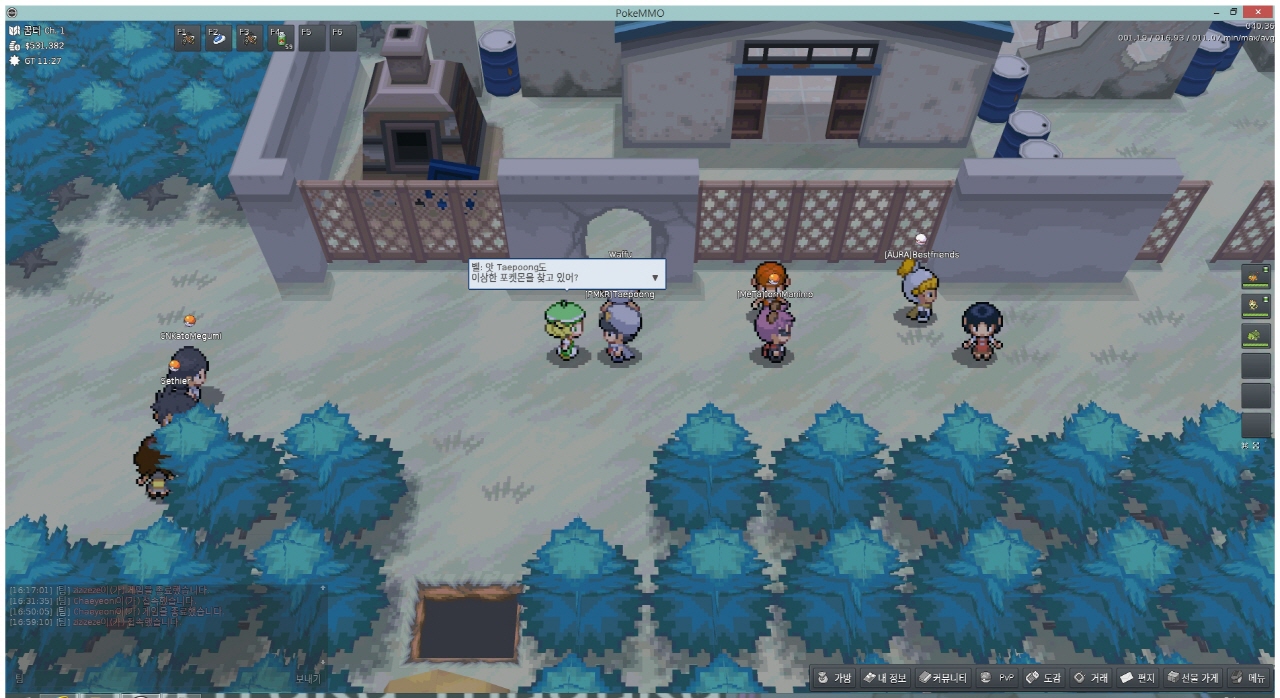1280x698 pixels.
Task: Open the 커뮤니티 community panel
Action: [943, 678]
